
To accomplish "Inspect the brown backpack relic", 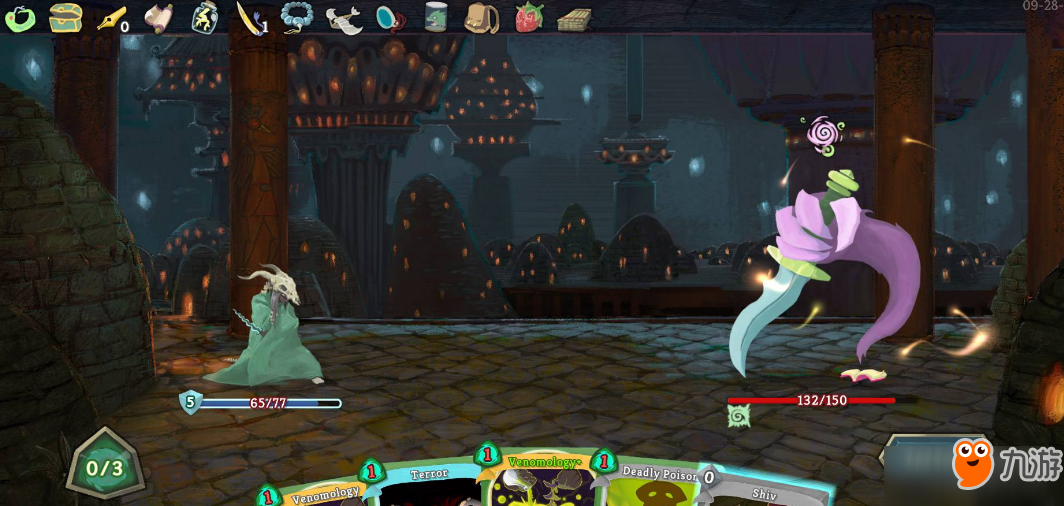I will click(x=482, y=17).
